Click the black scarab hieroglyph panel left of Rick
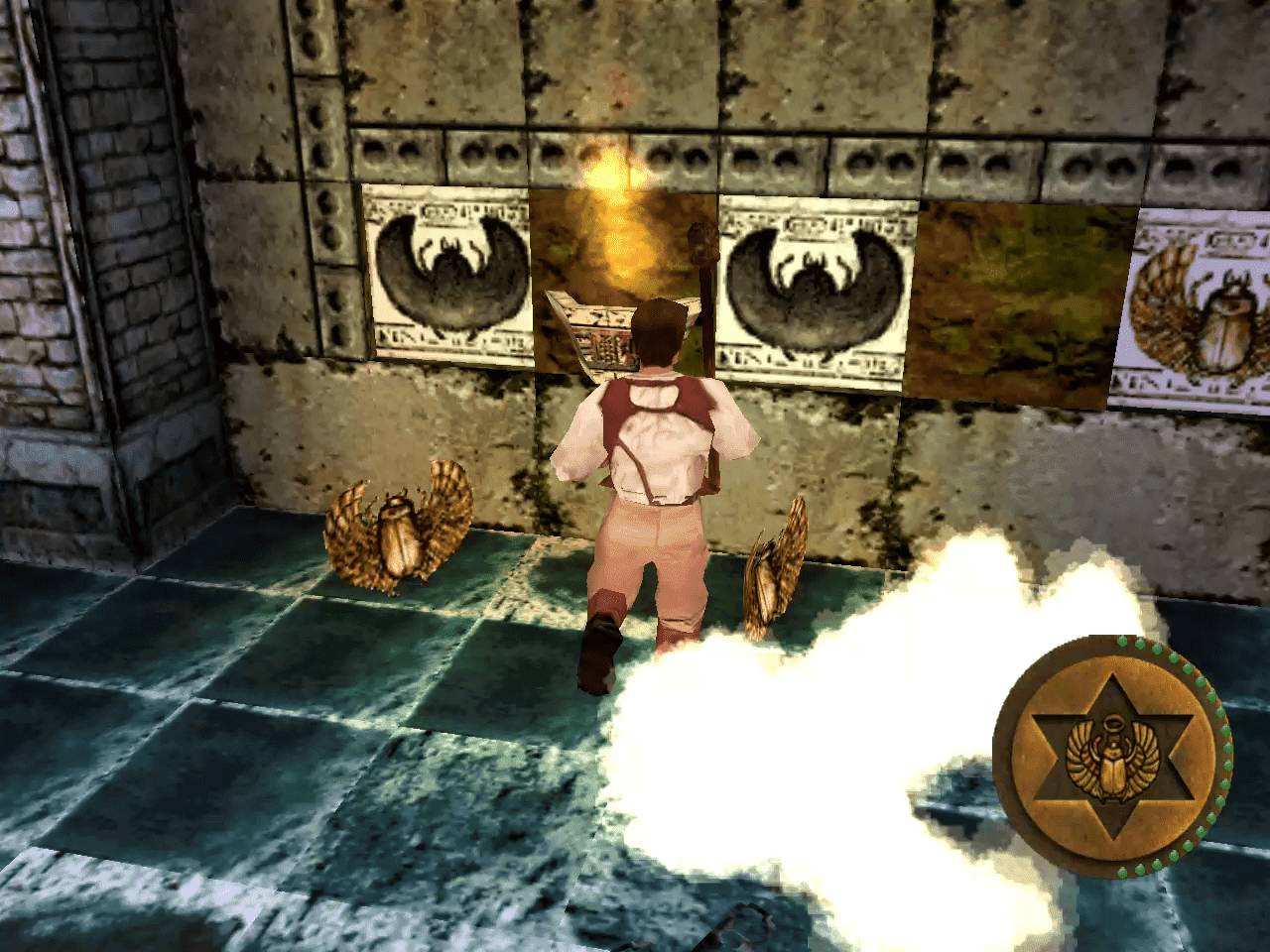 pos(448,273)
